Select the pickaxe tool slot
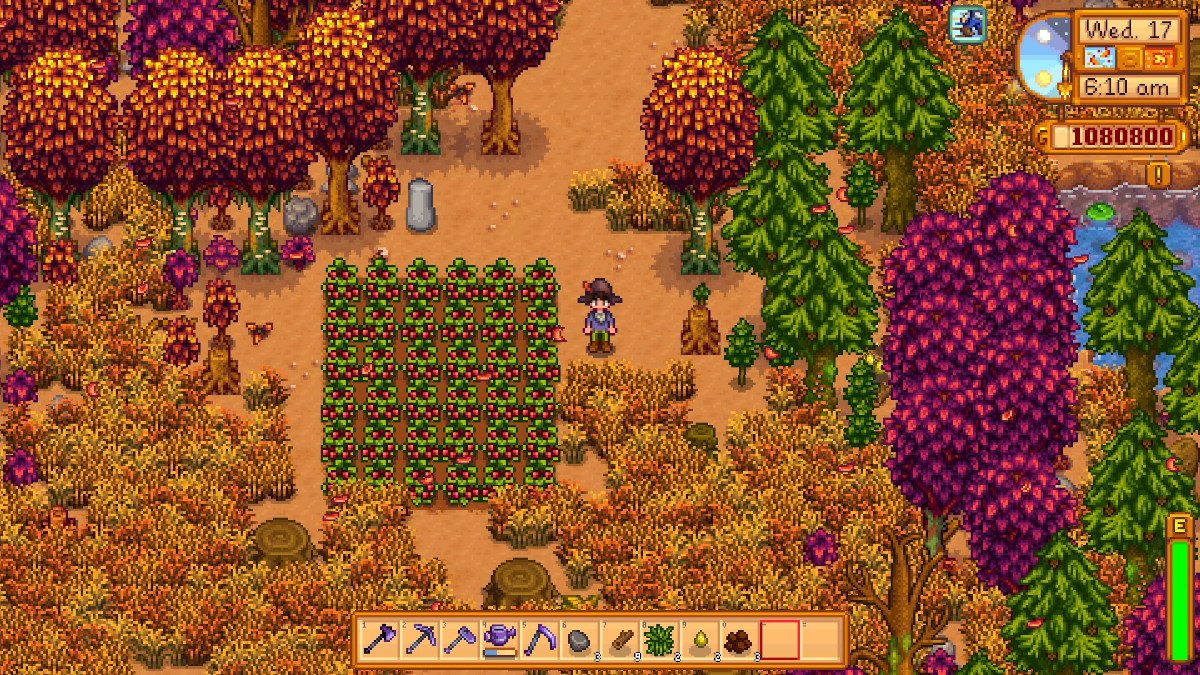1200x675 pixels. click(420, 639)
